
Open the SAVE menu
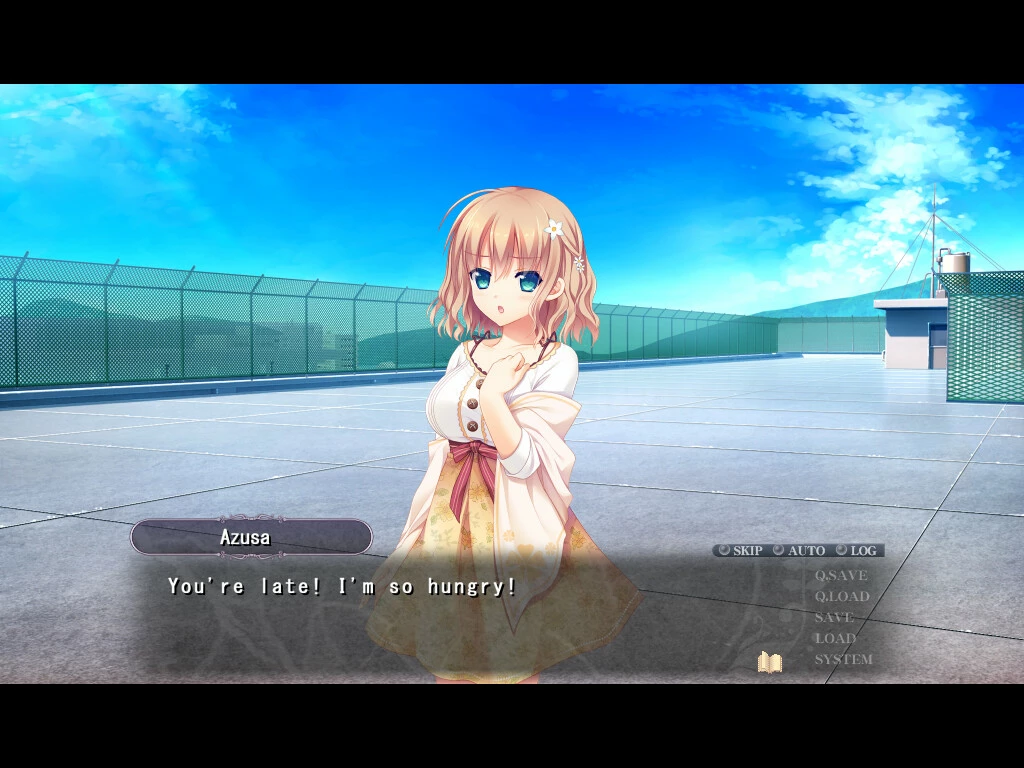point(834,618)
